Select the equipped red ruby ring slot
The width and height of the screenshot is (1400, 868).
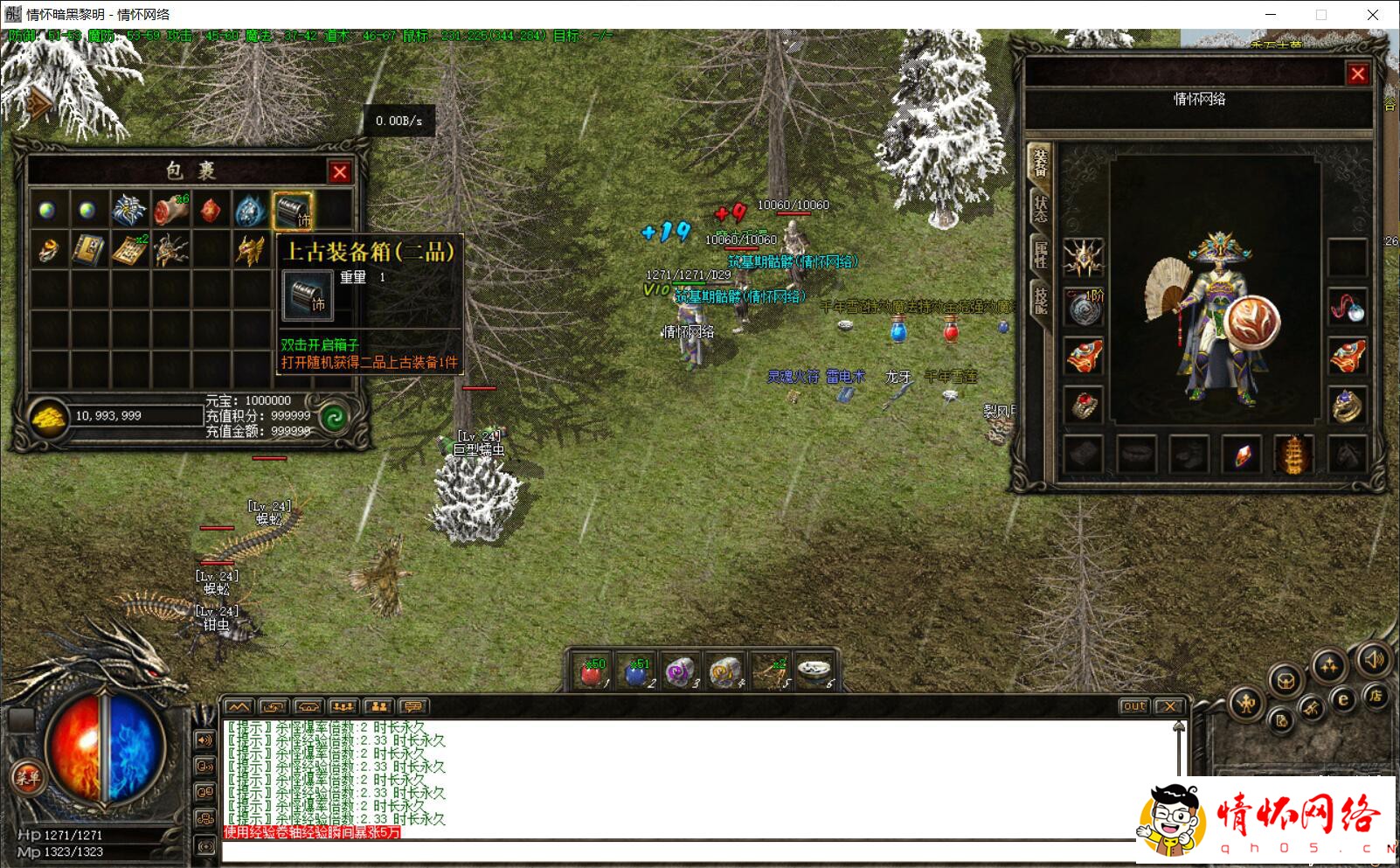(1084, 405)
